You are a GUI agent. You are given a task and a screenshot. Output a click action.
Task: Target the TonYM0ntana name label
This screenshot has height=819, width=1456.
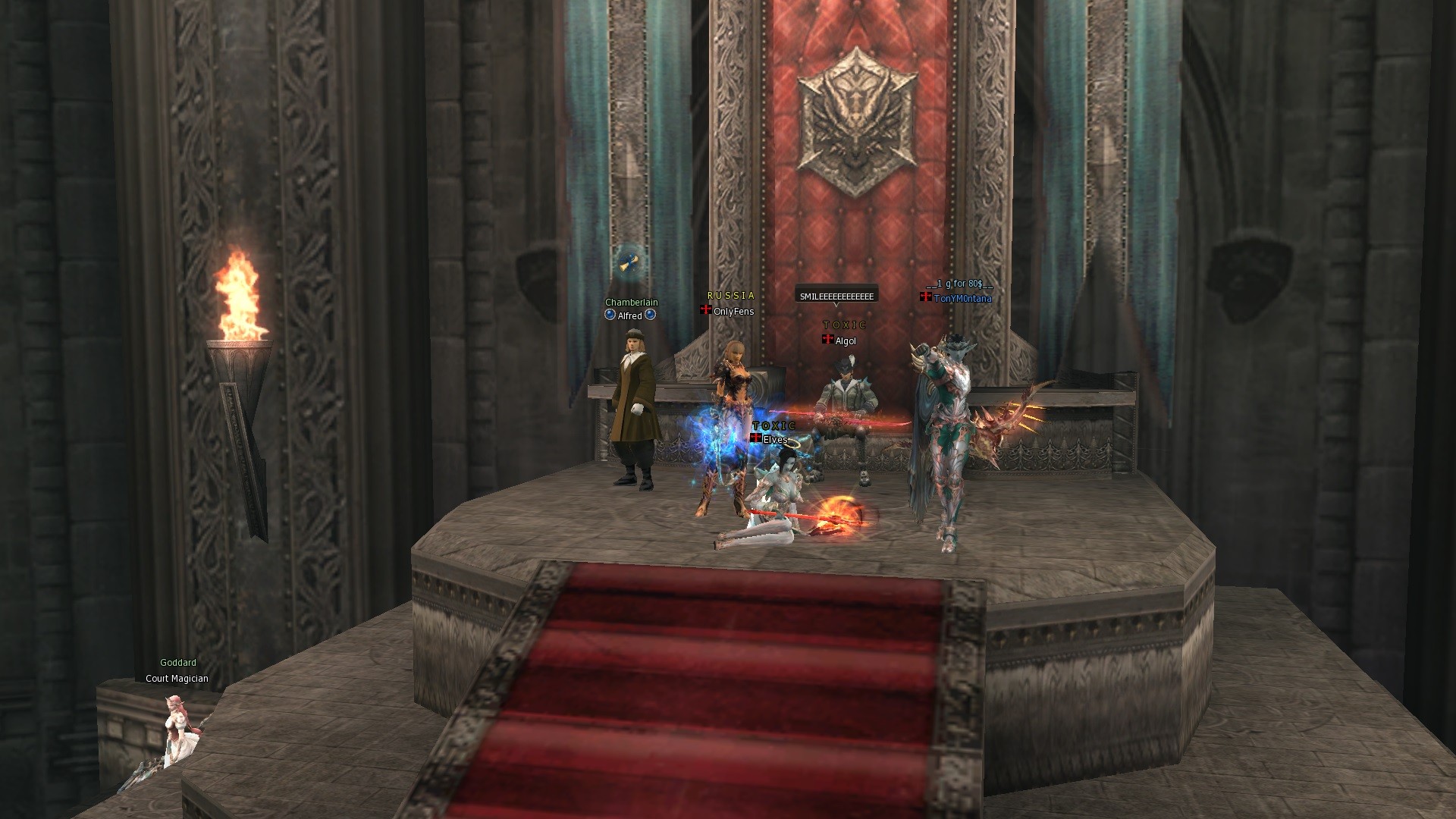962,299
